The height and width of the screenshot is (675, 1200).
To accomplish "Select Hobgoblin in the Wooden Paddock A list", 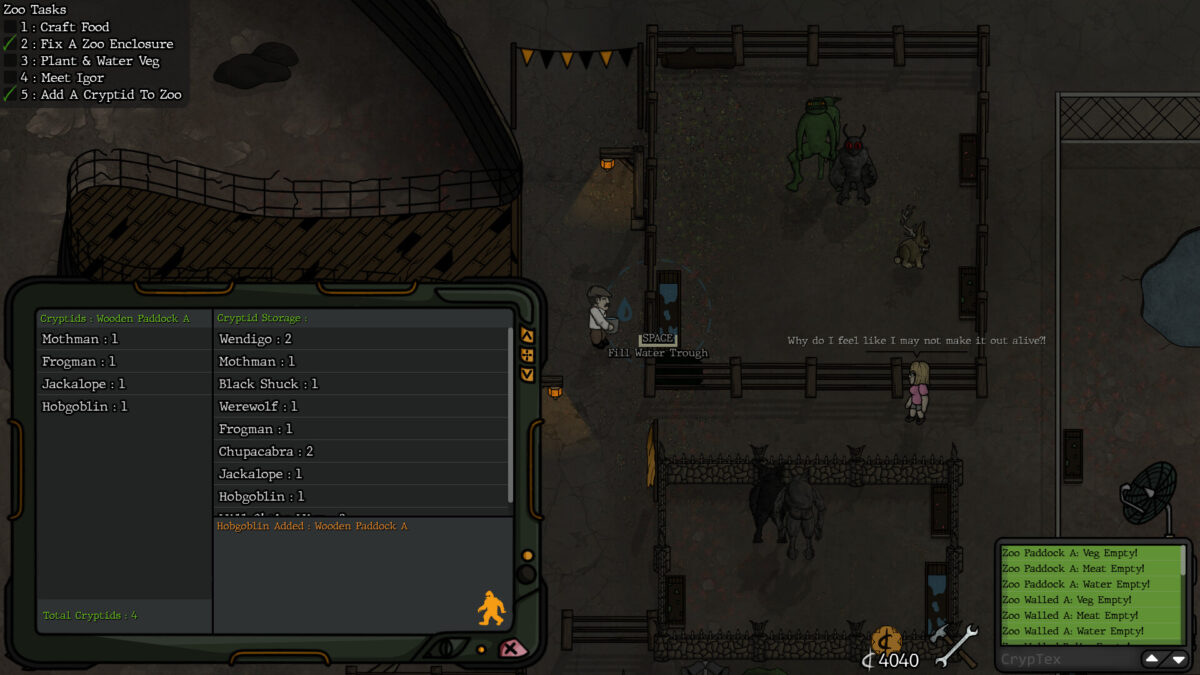I will point(84,407).
